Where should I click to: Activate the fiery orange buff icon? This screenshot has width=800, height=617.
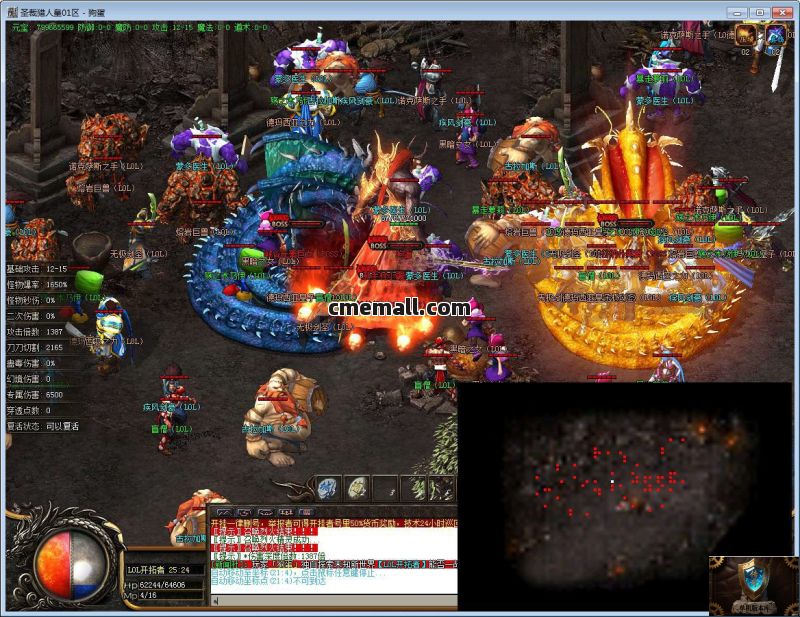746,37
